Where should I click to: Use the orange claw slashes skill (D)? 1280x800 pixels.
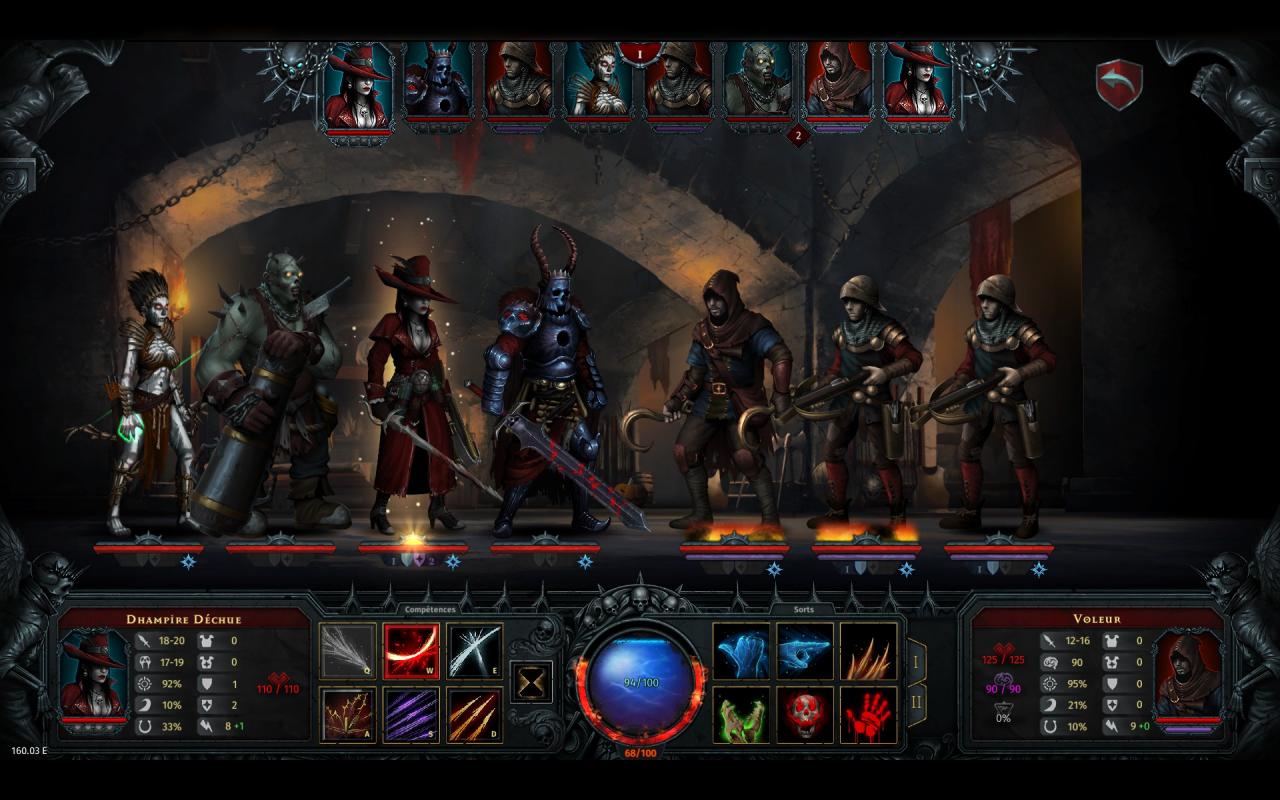click(x=475, y=715)
